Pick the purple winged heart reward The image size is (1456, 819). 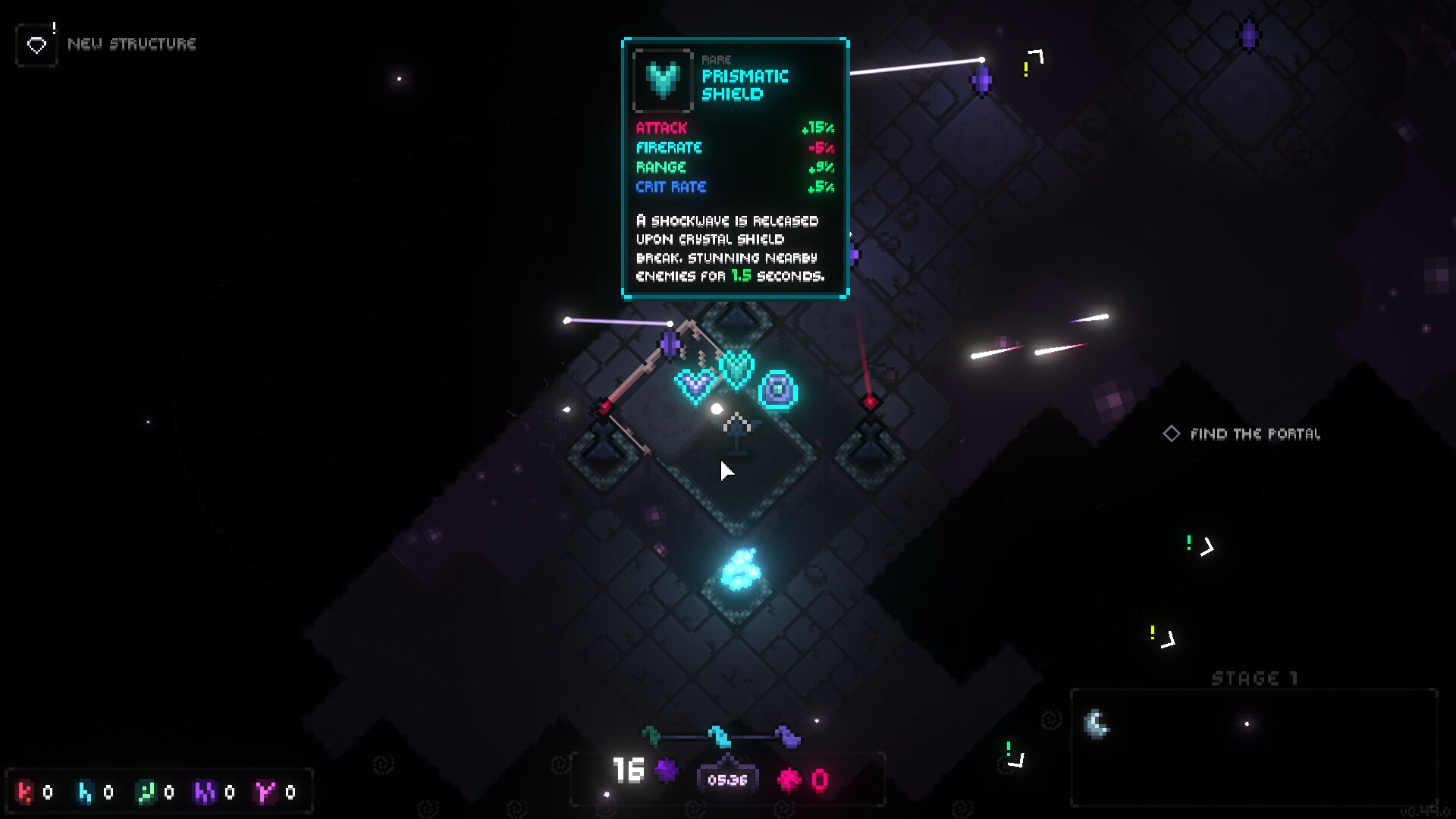coord(695,385)
